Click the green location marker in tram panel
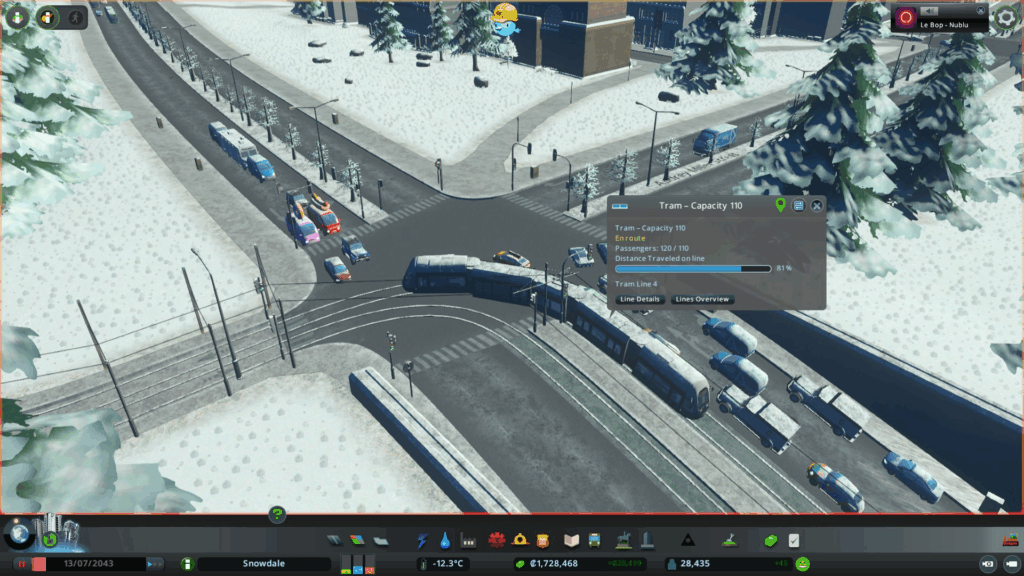Viewport: 1024px width, 576px height. 781,205
